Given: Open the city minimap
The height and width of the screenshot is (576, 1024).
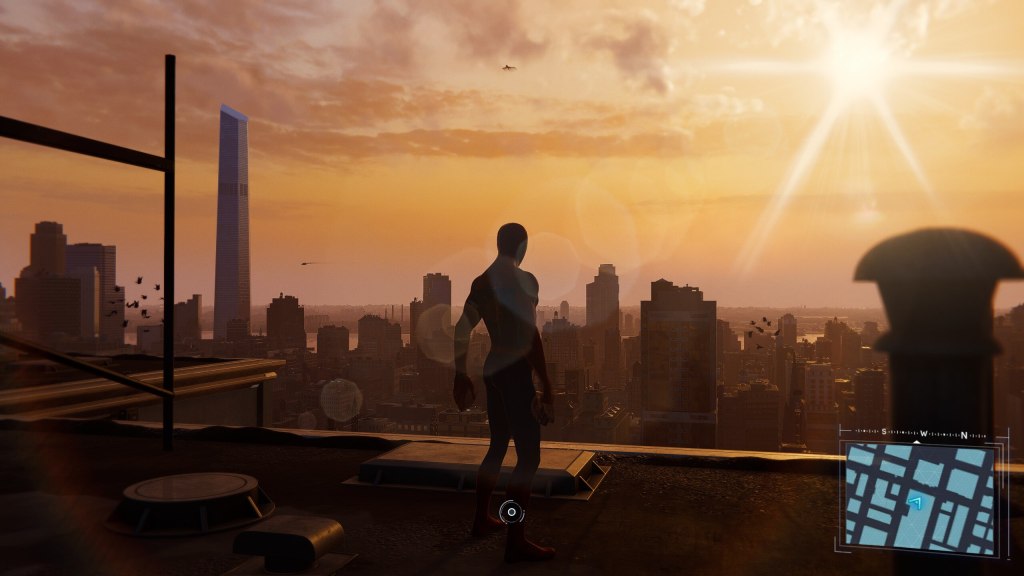Looking at the screenshot, I should pyautogui.click(x=920, y=497).
